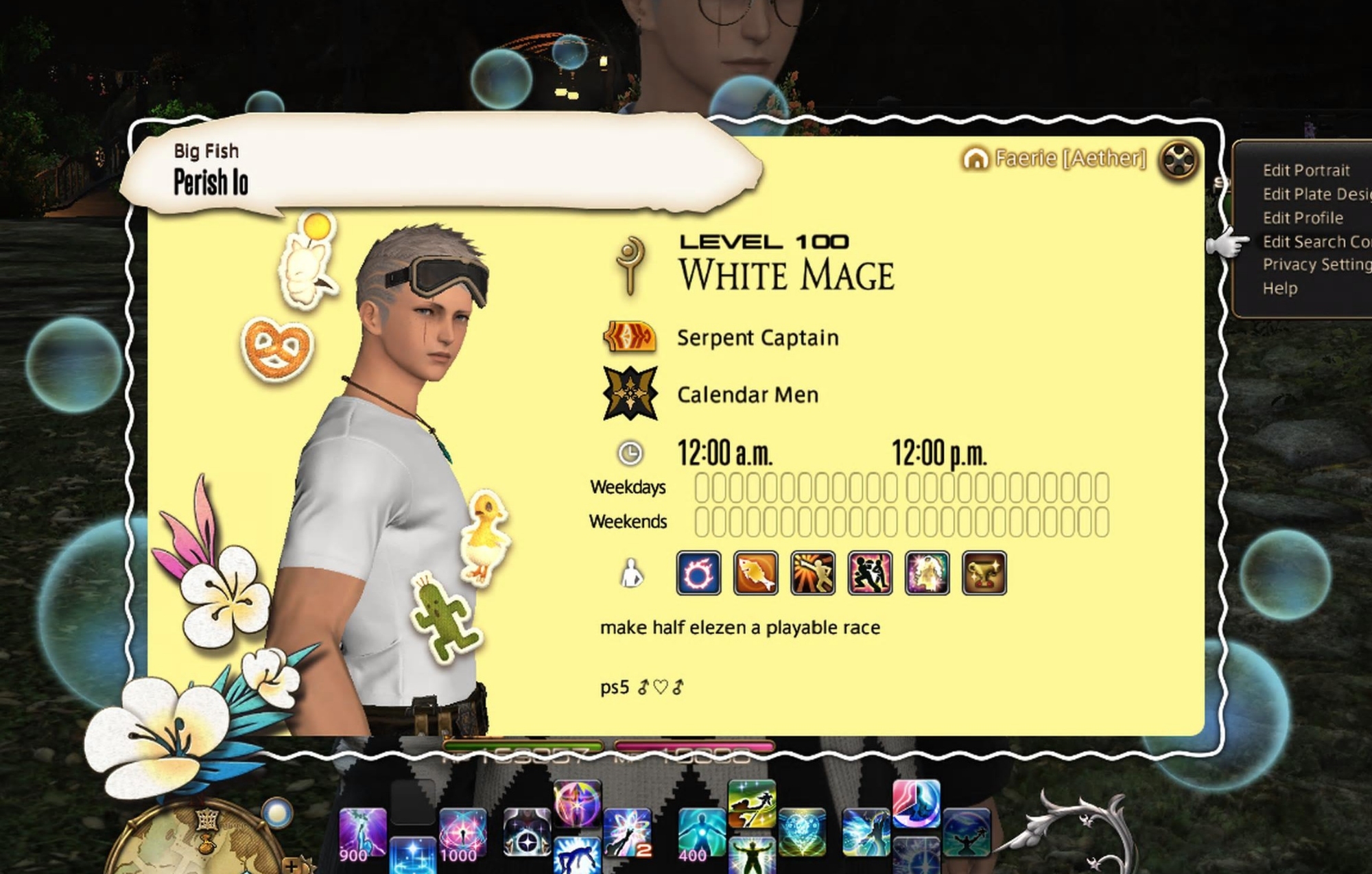
Task: Click the golden fish activity icon
Action: pos(755,573)
